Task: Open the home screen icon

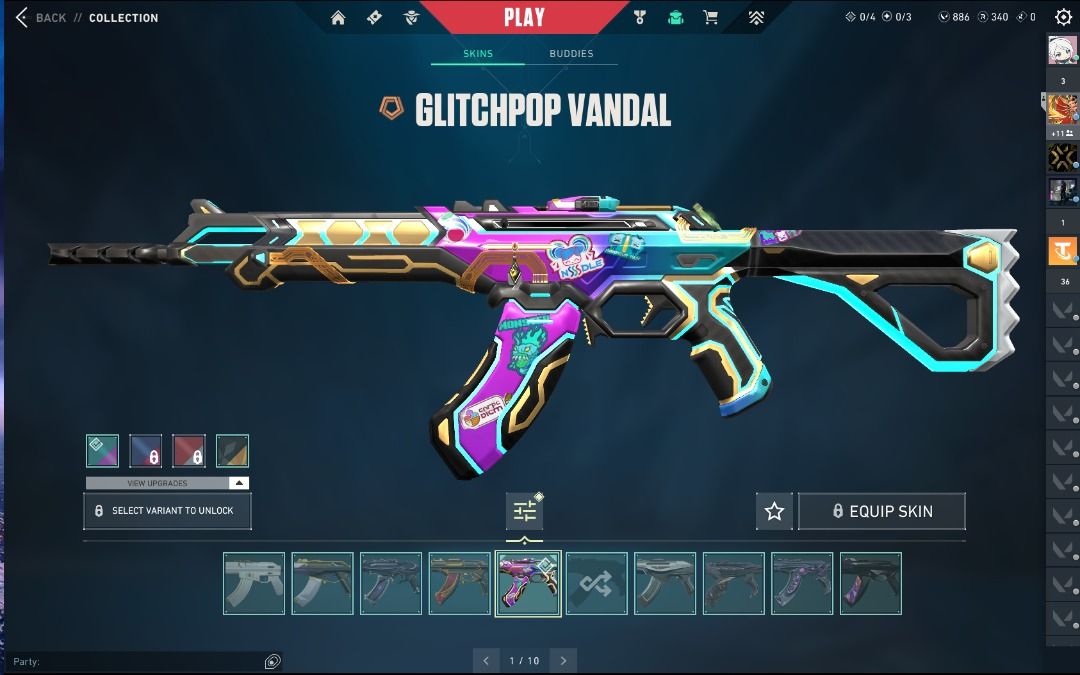Action: pyautogui.click(x=338, y=17)
